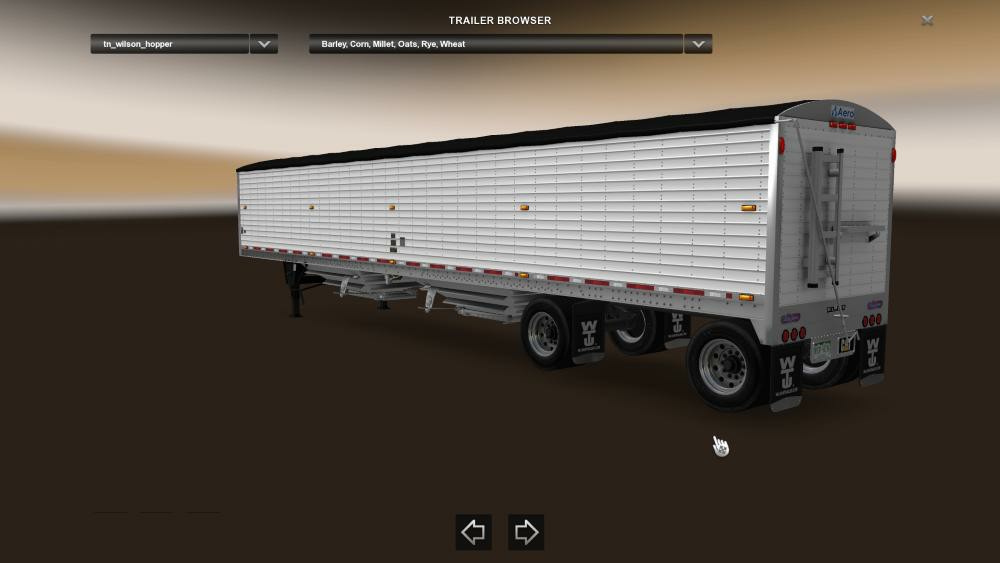Close the Trailer Browser window
Screen dimensions: 1000x563
coord(928,20)
